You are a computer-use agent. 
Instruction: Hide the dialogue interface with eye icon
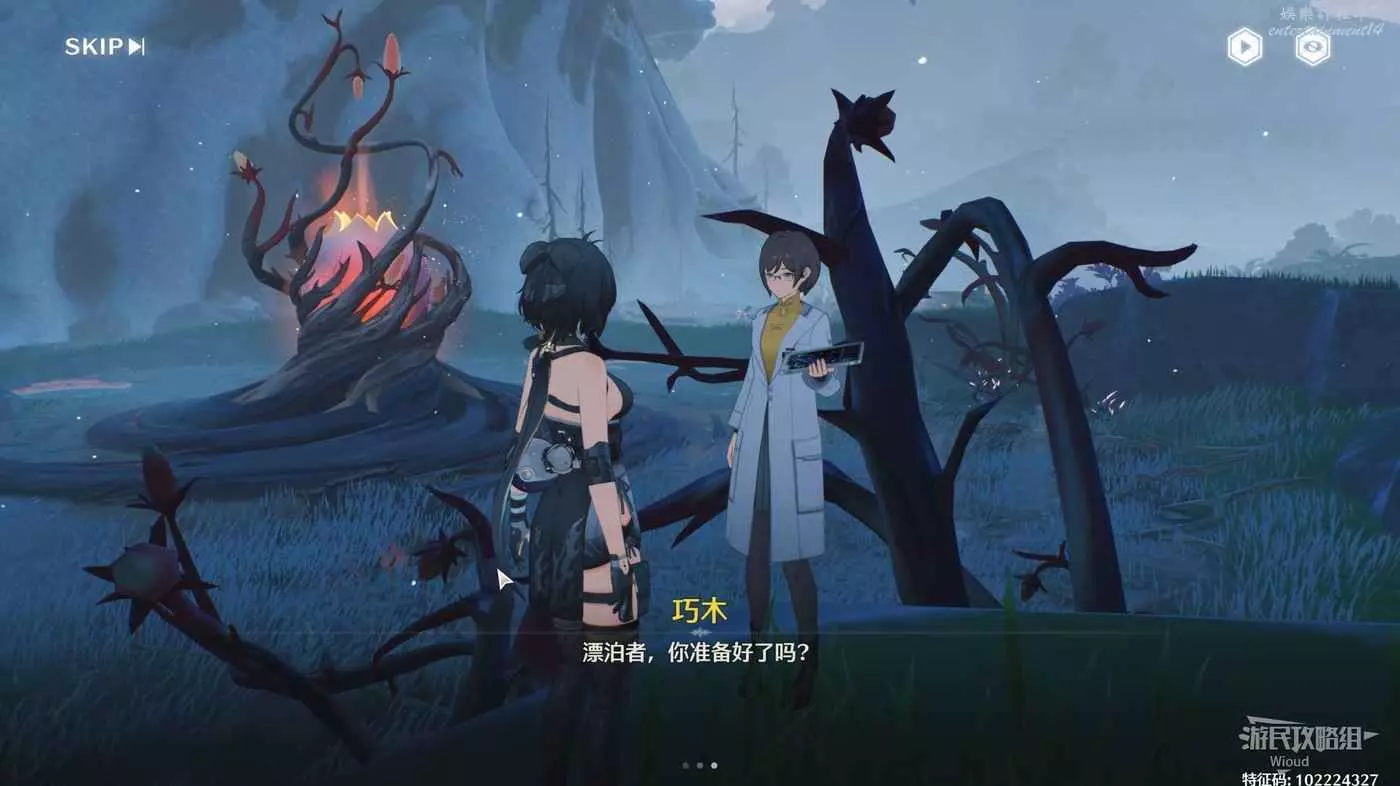pos(1312,47)
